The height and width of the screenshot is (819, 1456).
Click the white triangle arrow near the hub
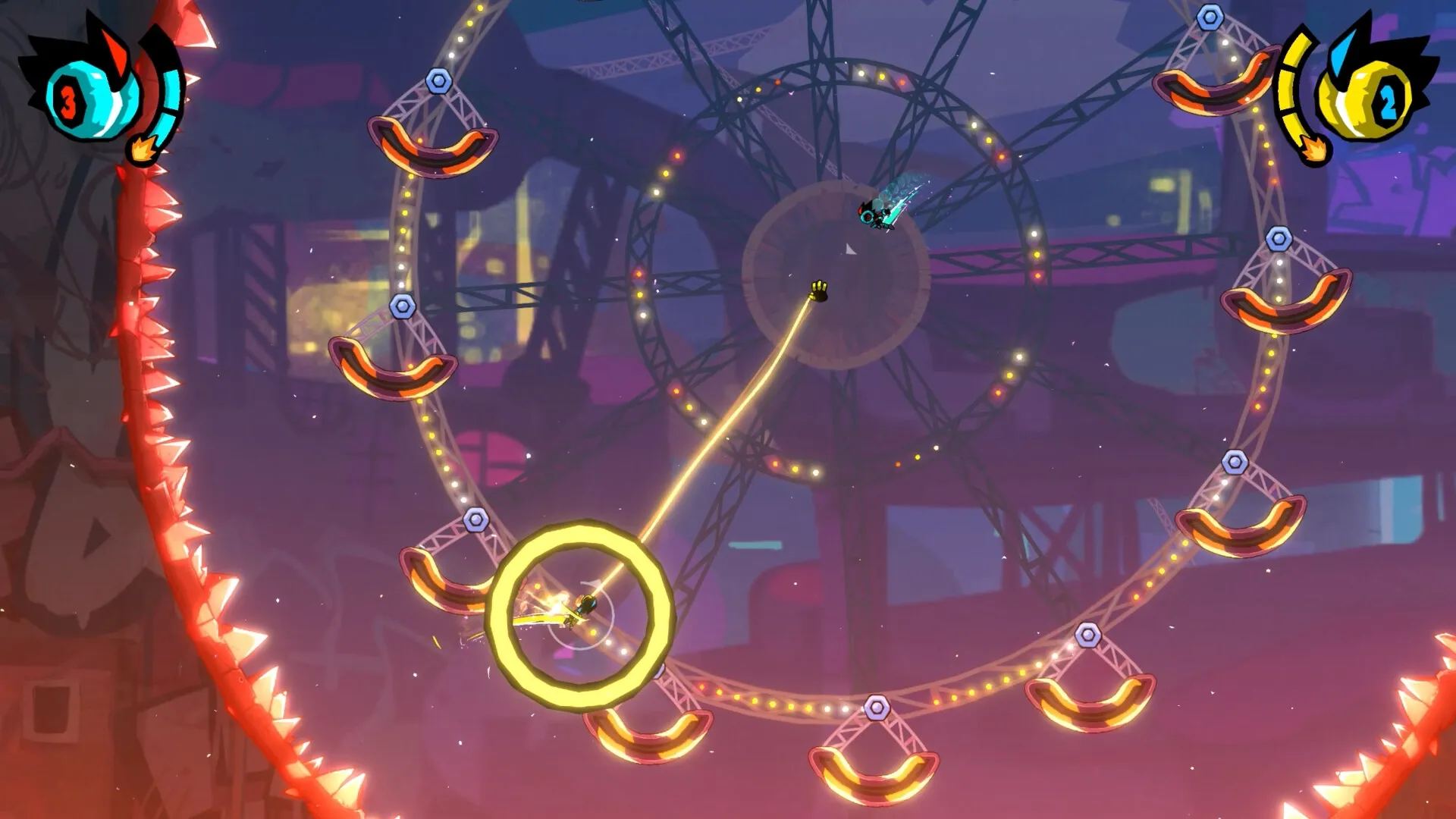[x=851, y=250]
